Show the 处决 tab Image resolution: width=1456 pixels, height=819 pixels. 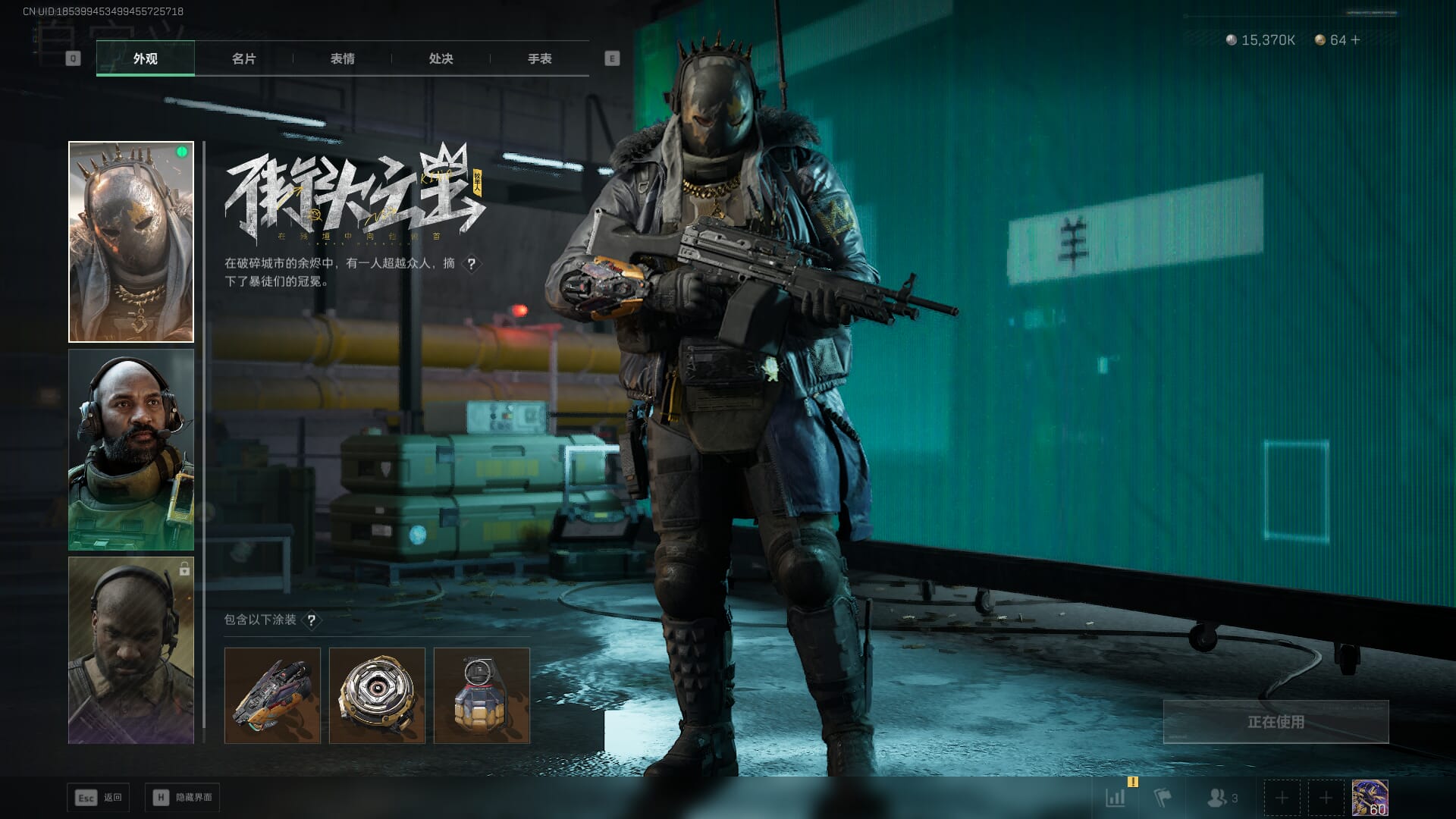(x=441, y=58)
